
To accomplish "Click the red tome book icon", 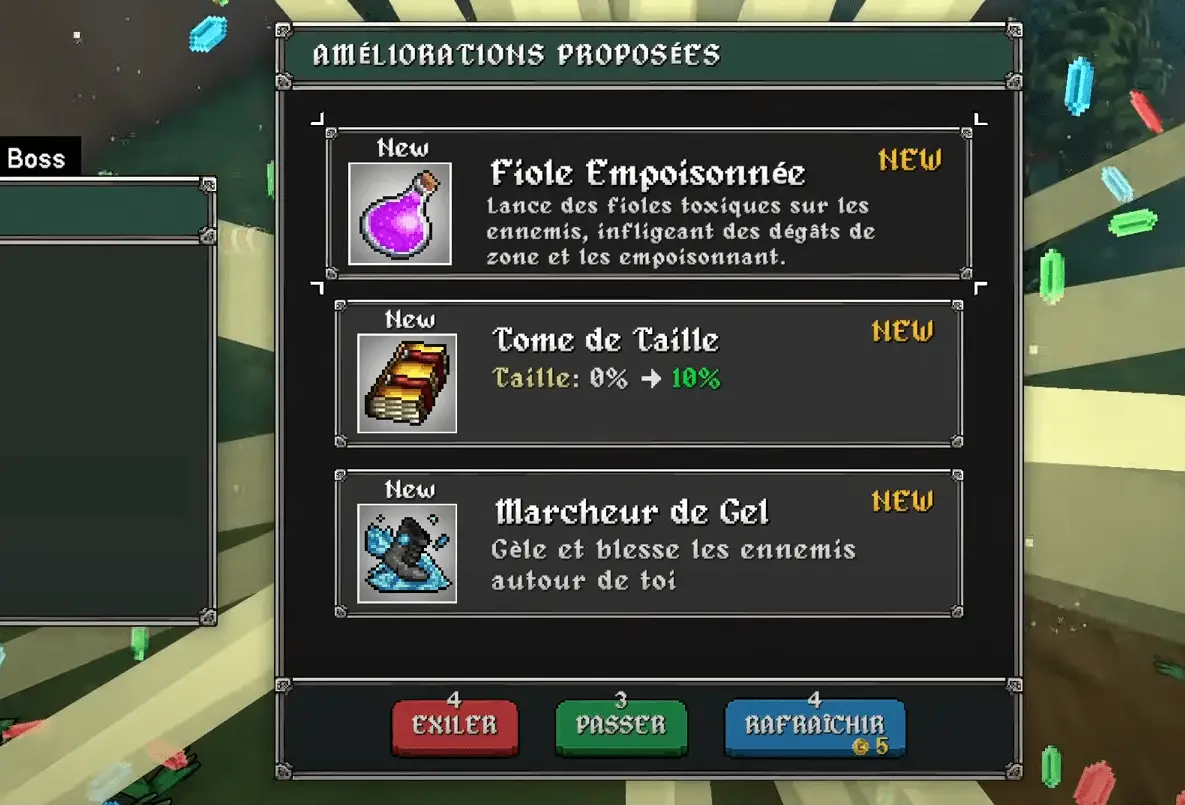I will click(407, 384).
